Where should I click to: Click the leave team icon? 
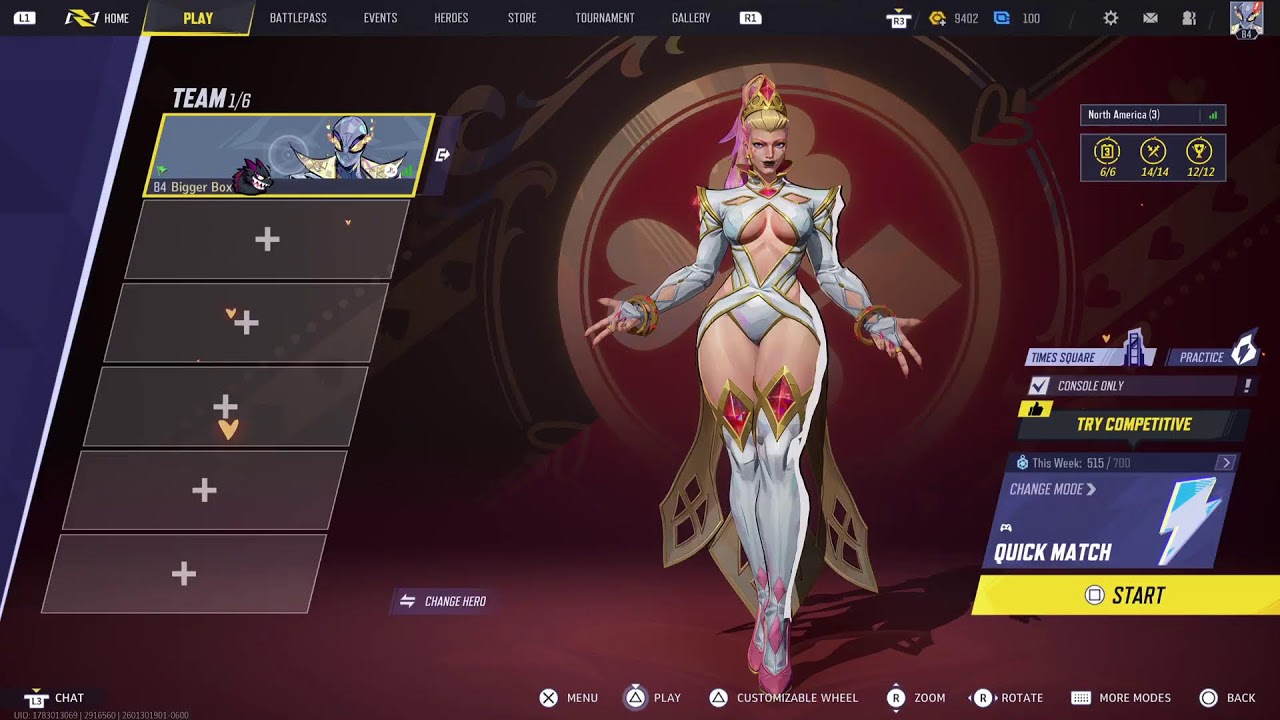443,155
